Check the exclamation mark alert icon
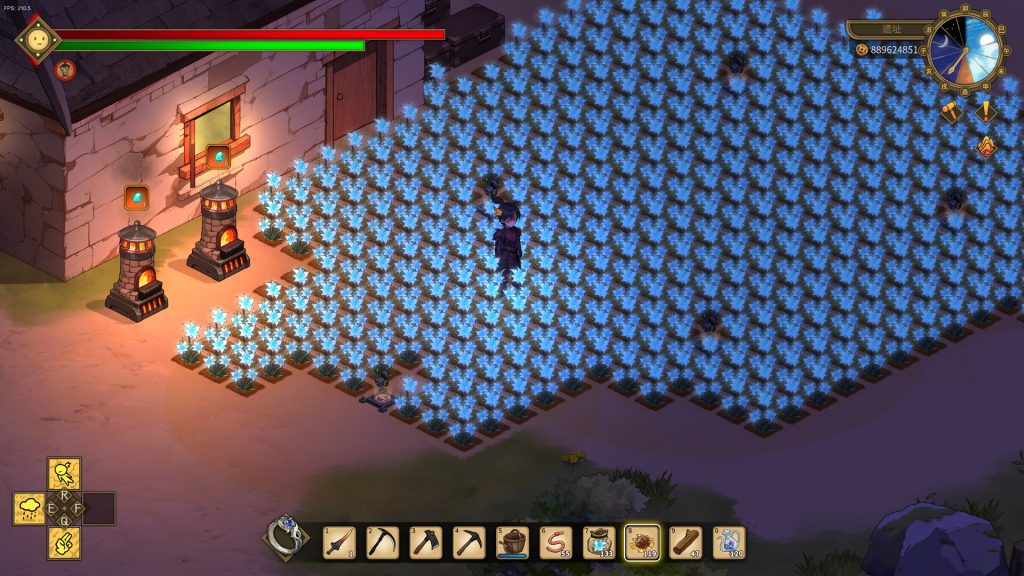Viewport: 1024px width, 576px height. point(987,112)
